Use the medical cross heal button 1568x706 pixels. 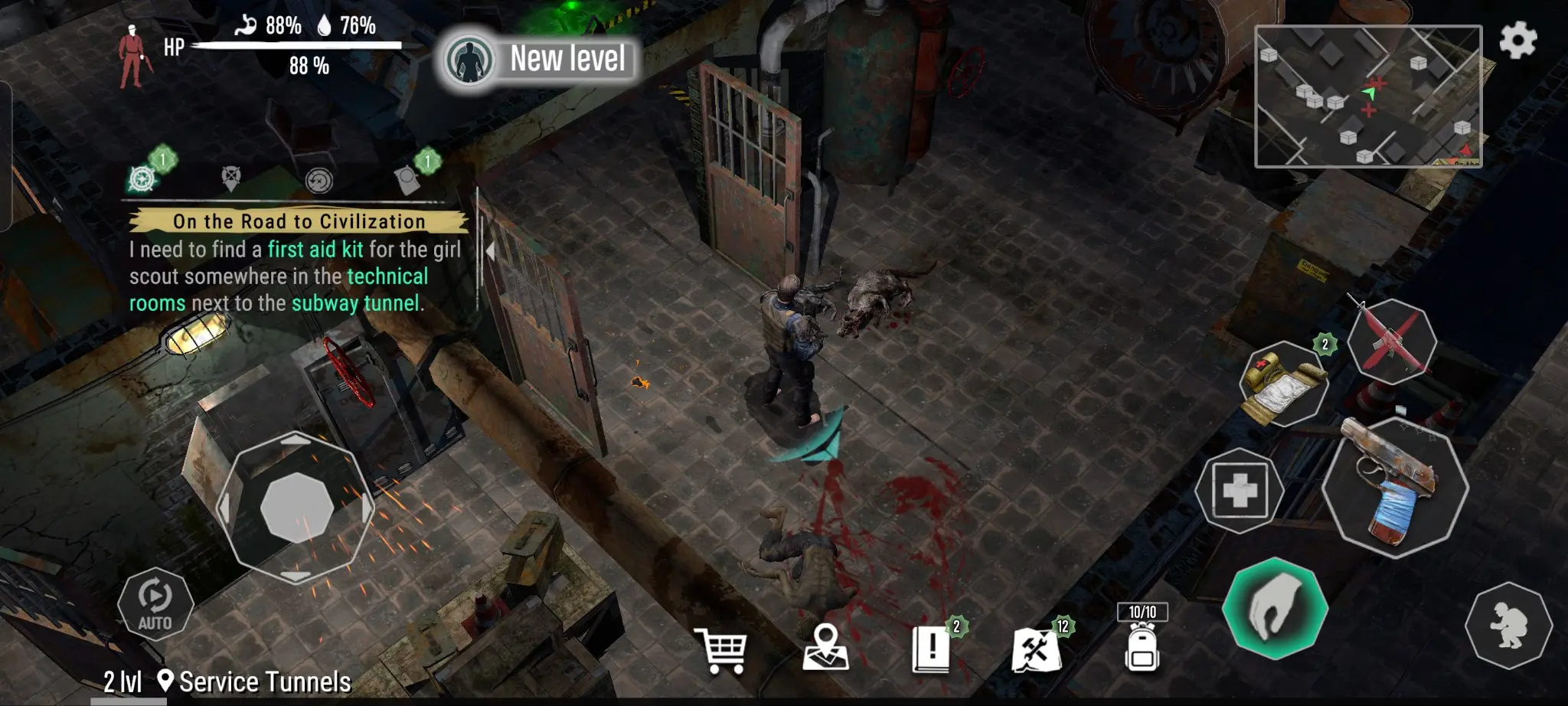coord(1240,490)
